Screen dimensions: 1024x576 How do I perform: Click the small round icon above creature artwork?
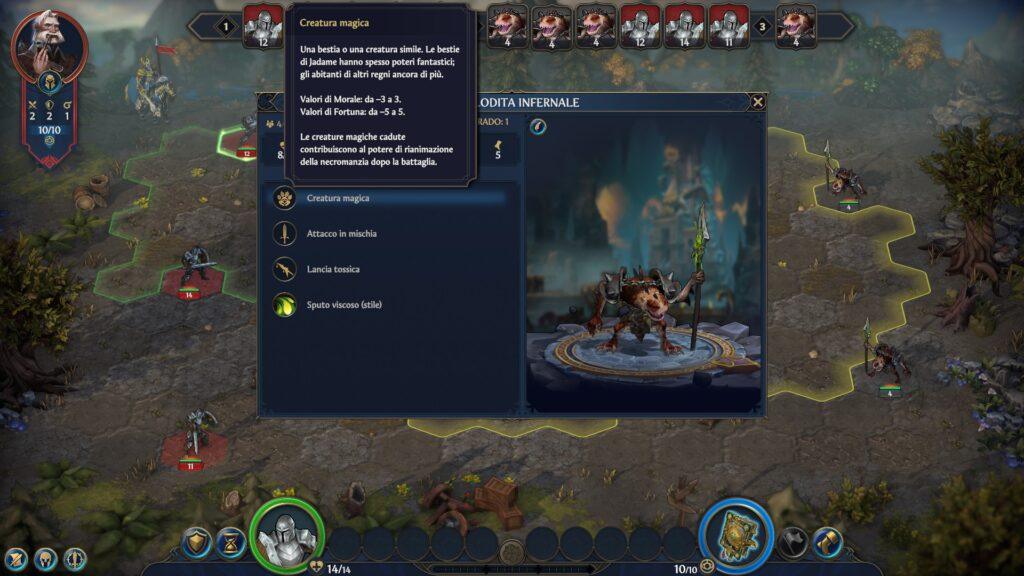point(538,127)
